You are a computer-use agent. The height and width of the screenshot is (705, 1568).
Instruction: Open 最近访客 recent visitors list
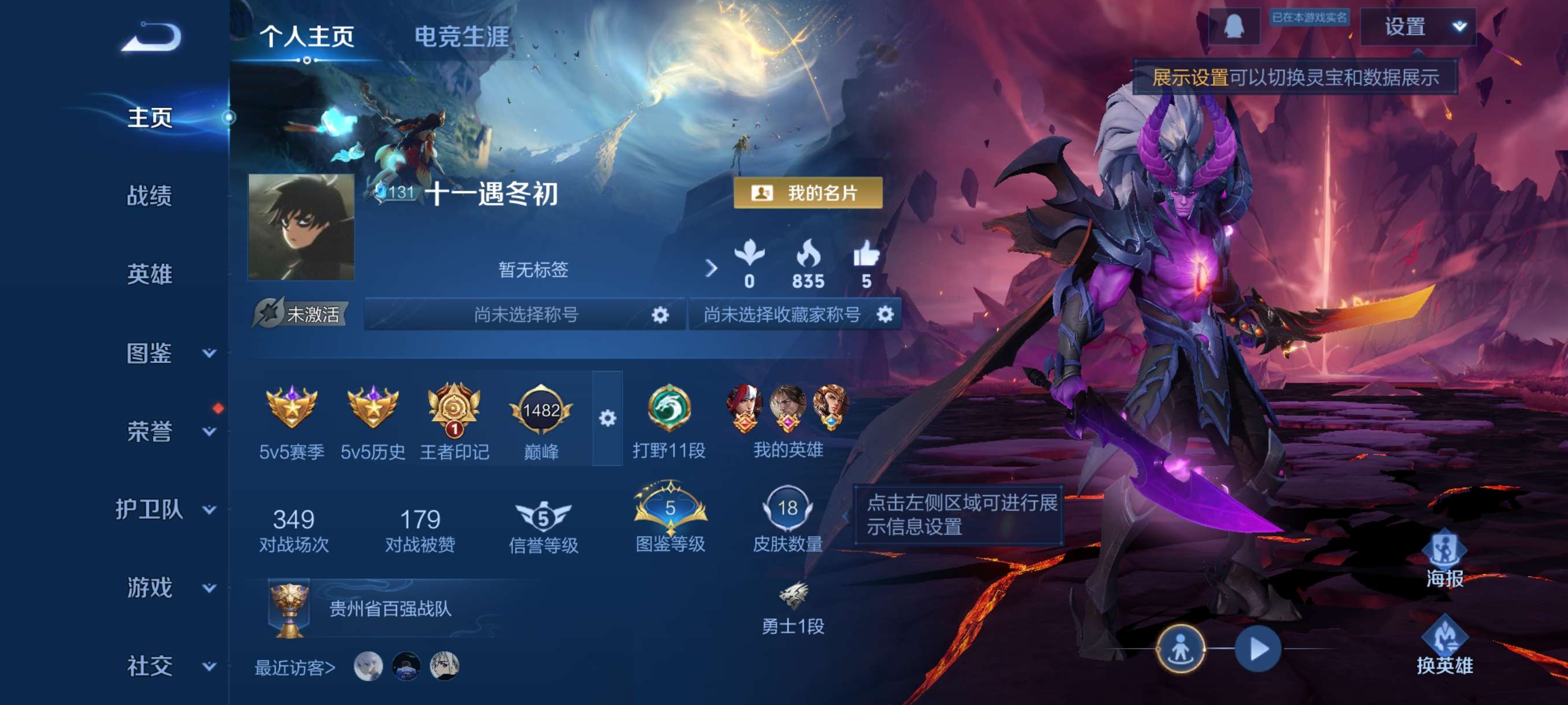click(294, 667)
